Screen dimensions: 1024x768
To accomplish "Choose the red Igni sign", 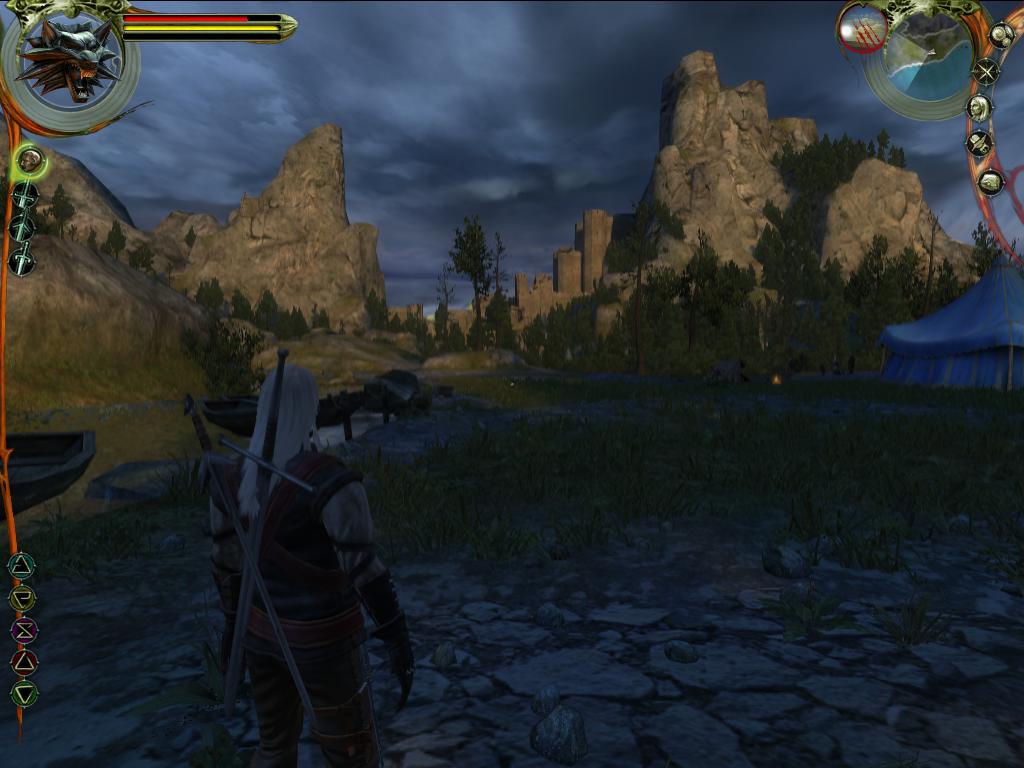I will (x=23, y=661).
